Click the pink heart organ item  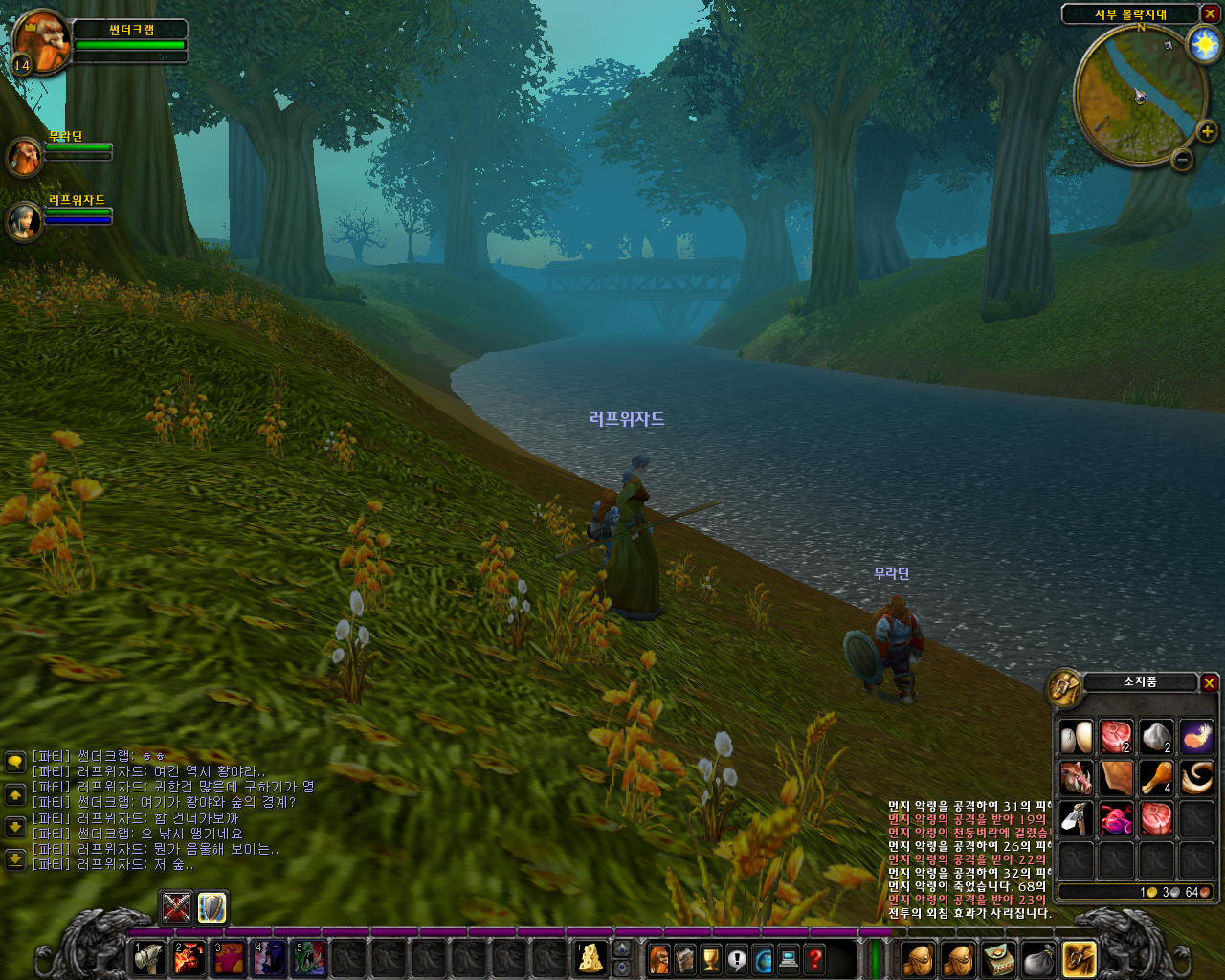pyautogui.click(x=1116, y=818)
